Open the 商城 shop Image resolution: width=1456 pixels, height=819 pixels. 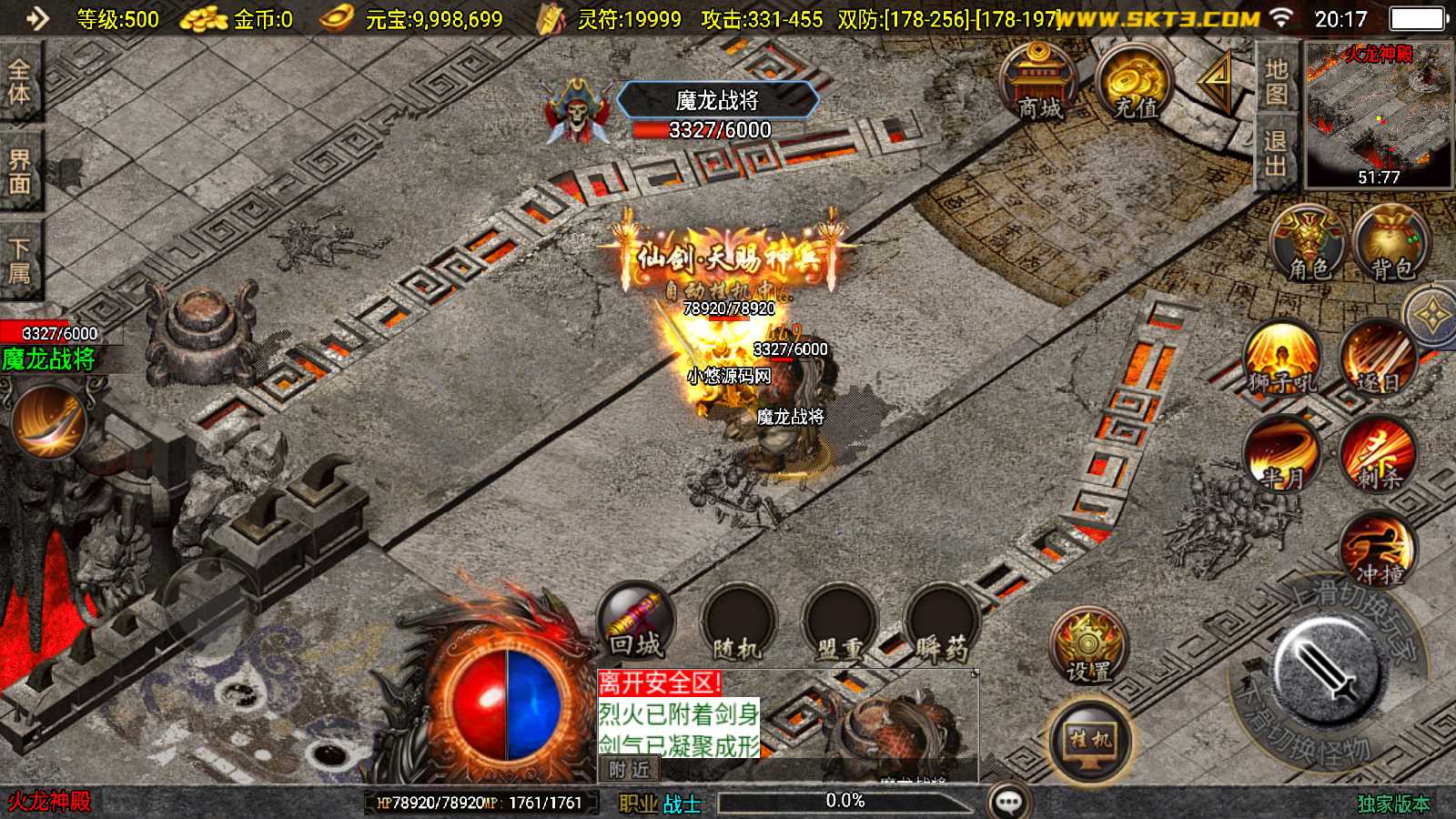pos(1038,82)
